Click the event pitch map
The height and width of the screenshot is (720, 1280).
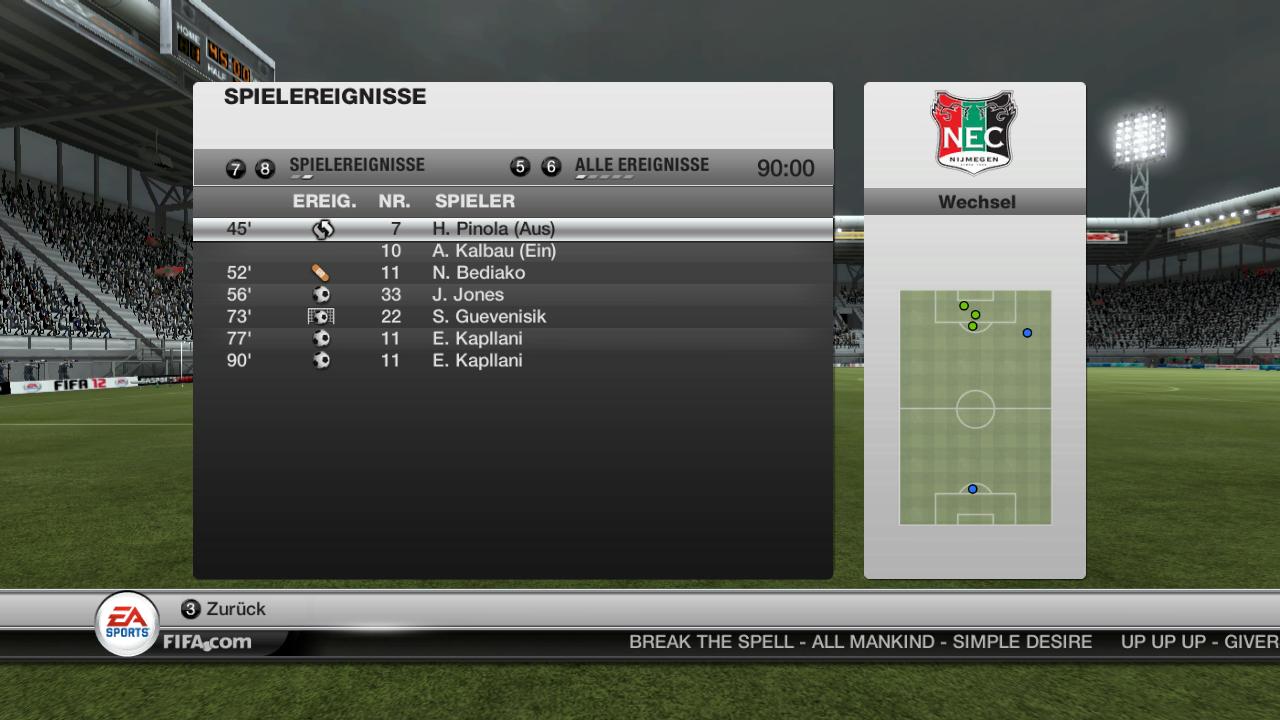[975, 408]
